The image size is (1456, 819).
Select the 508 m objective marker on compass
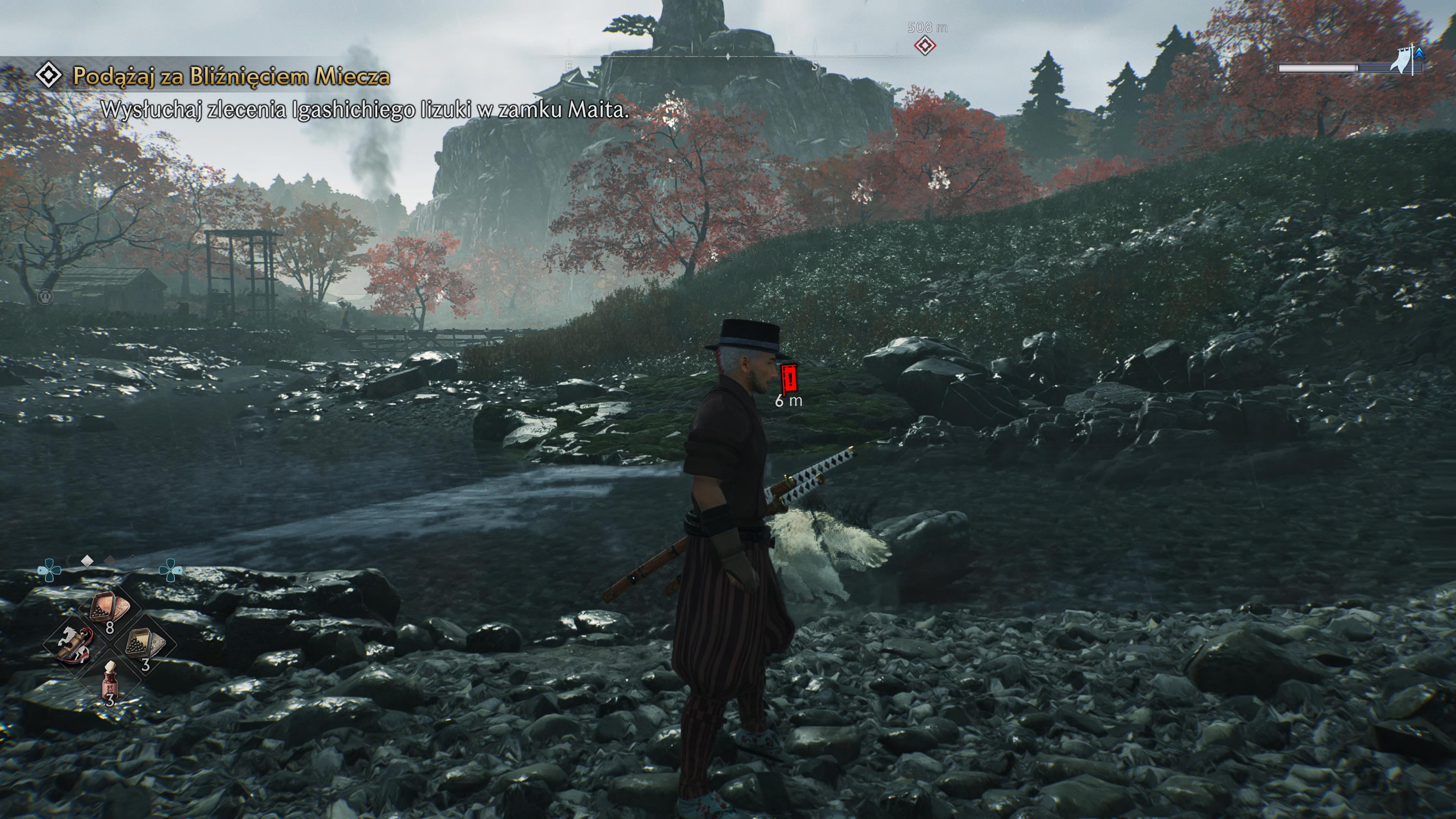click(x=925, y=45)
